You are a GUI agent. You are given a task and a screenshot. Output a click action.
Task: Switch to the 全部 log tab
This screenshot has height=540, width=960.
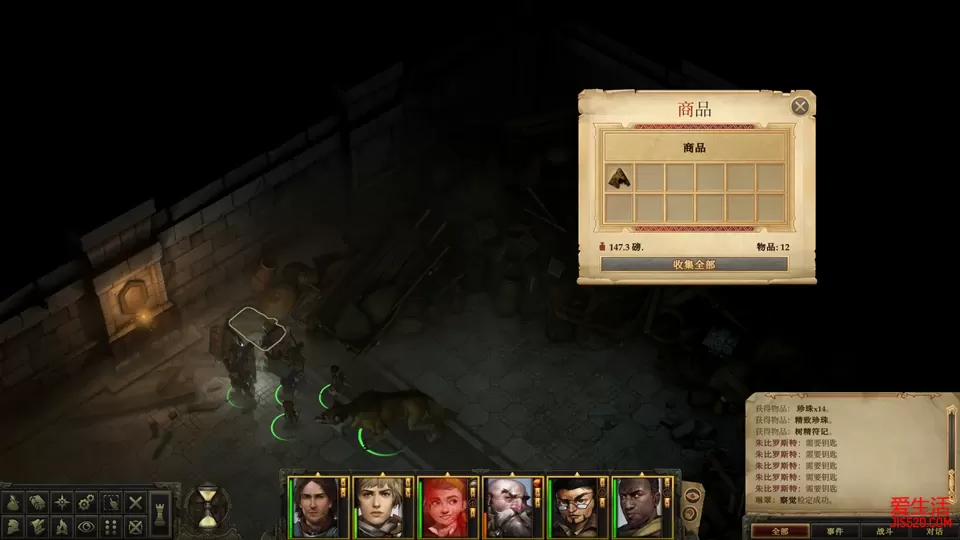[x=780, y=531]
